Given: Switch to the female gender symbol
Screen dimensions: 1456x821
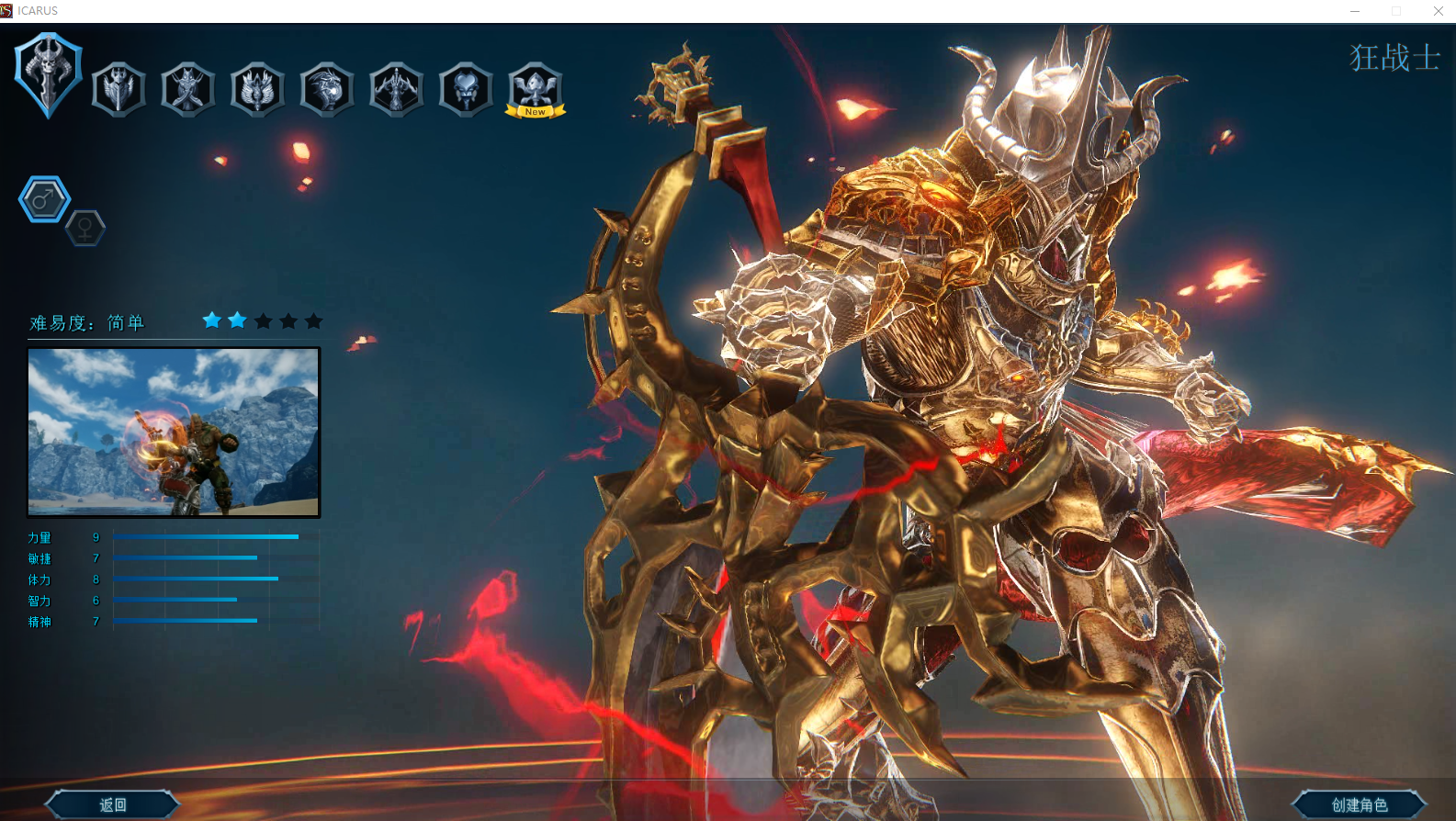Looking at the screenshot, I should [85, 228].
